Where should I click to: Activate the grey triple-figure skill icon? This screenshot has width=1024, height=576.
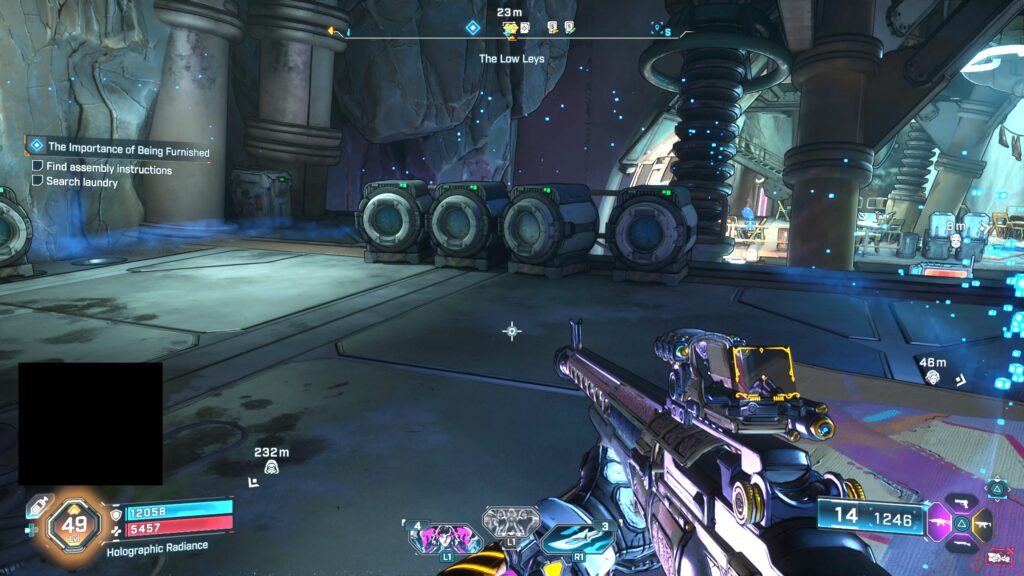(x=508, y=523)
